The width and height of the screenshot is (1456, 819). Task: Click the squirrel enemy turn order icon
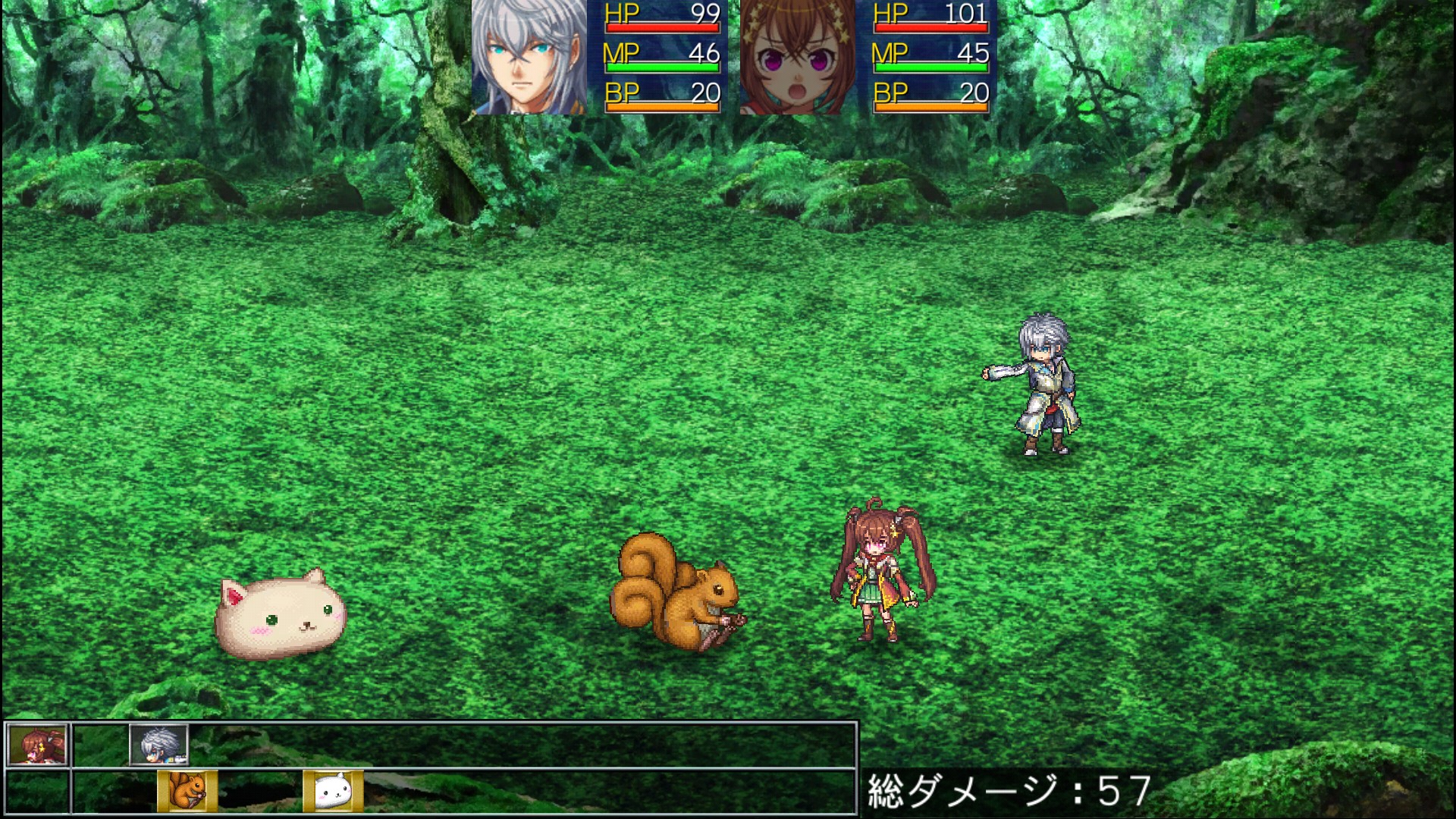point(187,791)
